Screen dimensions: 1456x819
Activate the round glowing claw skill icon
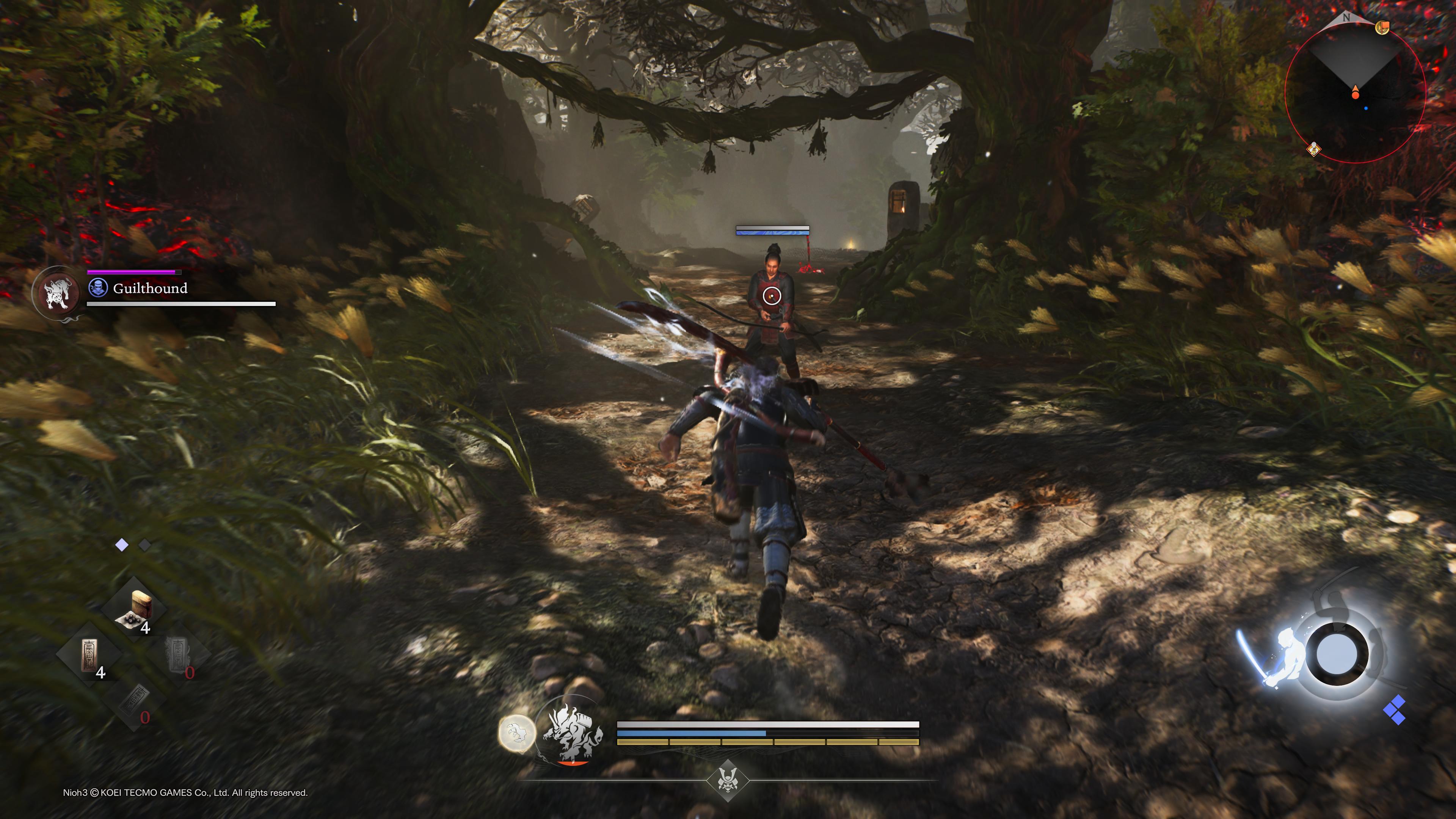[x=516, y=733]
